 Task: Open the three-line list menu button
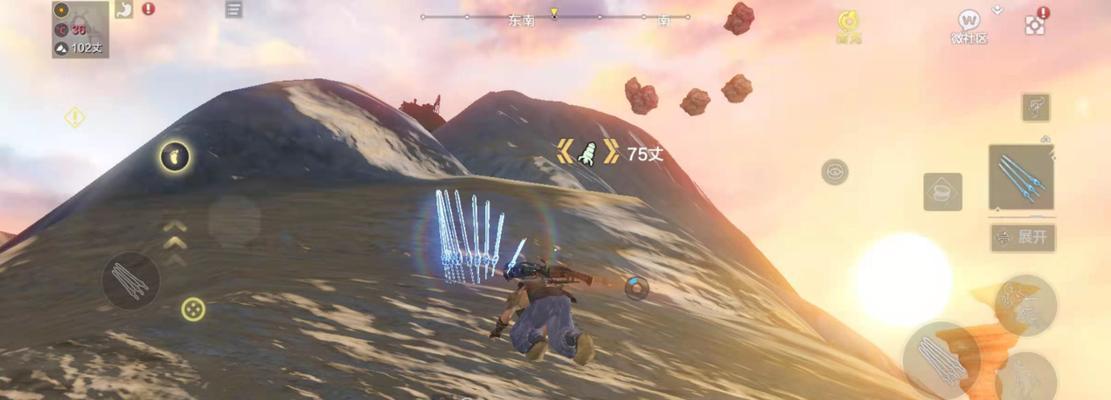tap(233, 10)
